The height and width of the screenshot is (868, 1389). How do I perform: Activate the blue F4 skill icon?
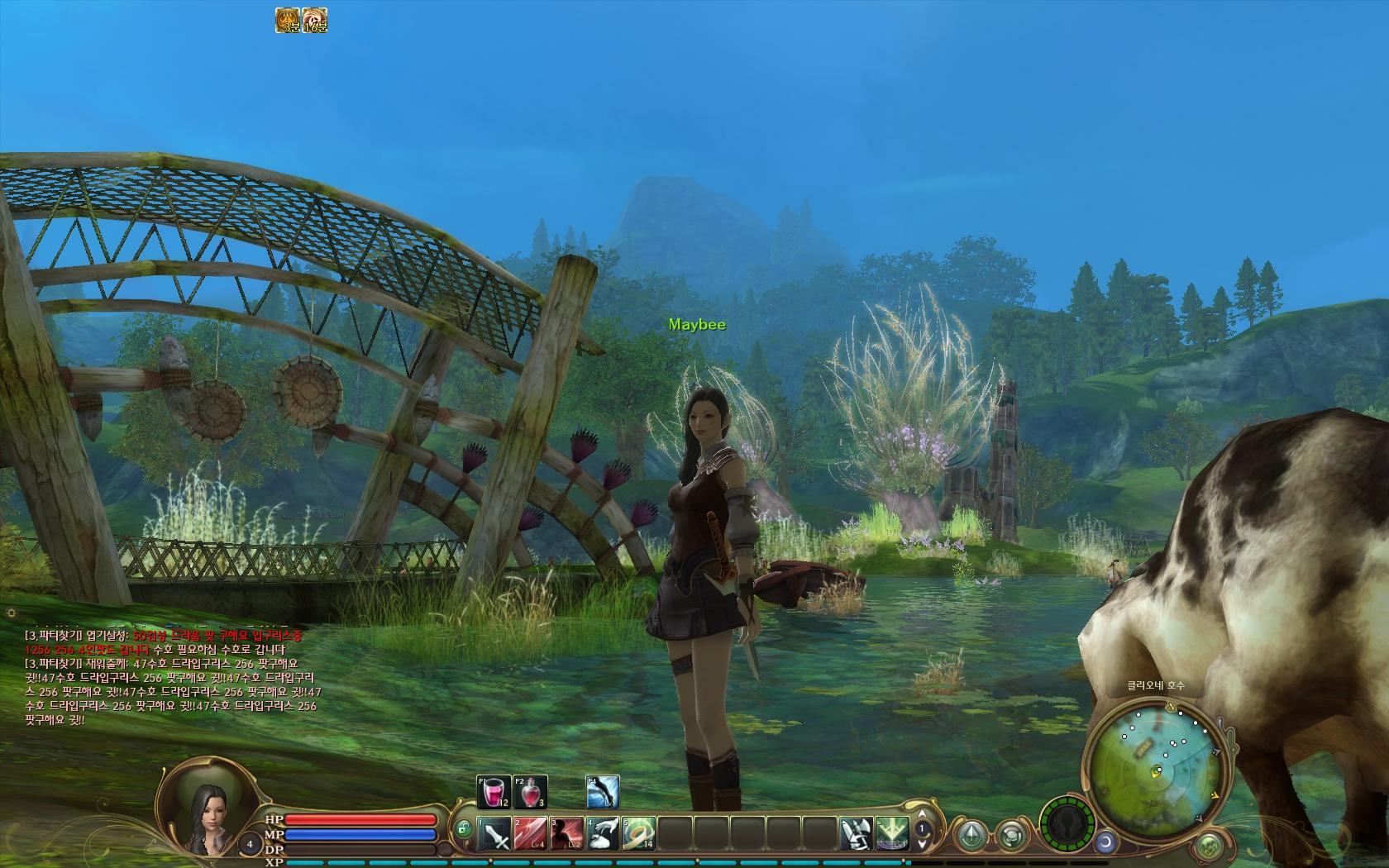(x=603, y=792)
